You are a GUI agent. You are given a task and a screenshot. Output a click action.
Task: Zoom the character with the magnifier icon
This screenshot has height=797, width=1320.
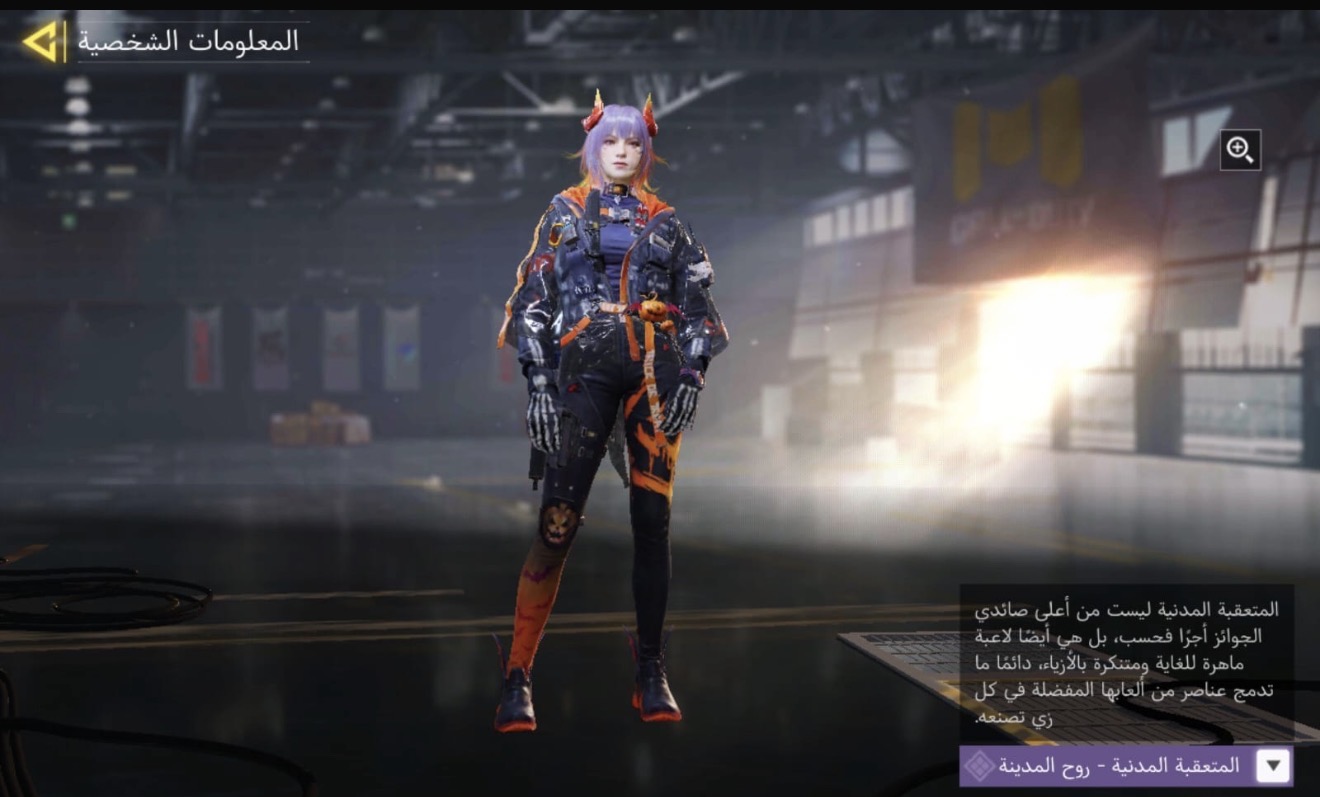(1240, 150)
